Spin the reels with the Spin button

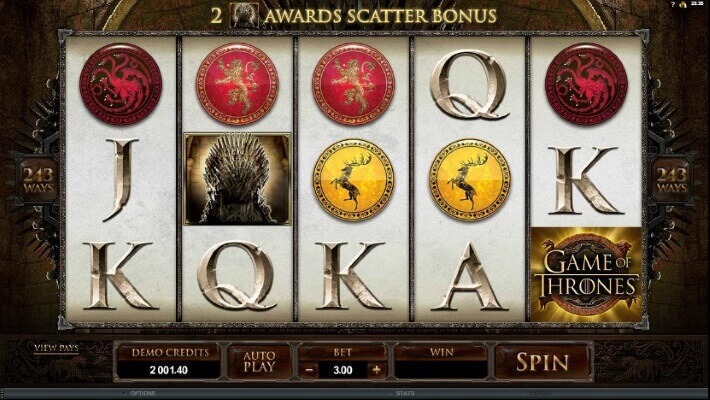(542, 361)
